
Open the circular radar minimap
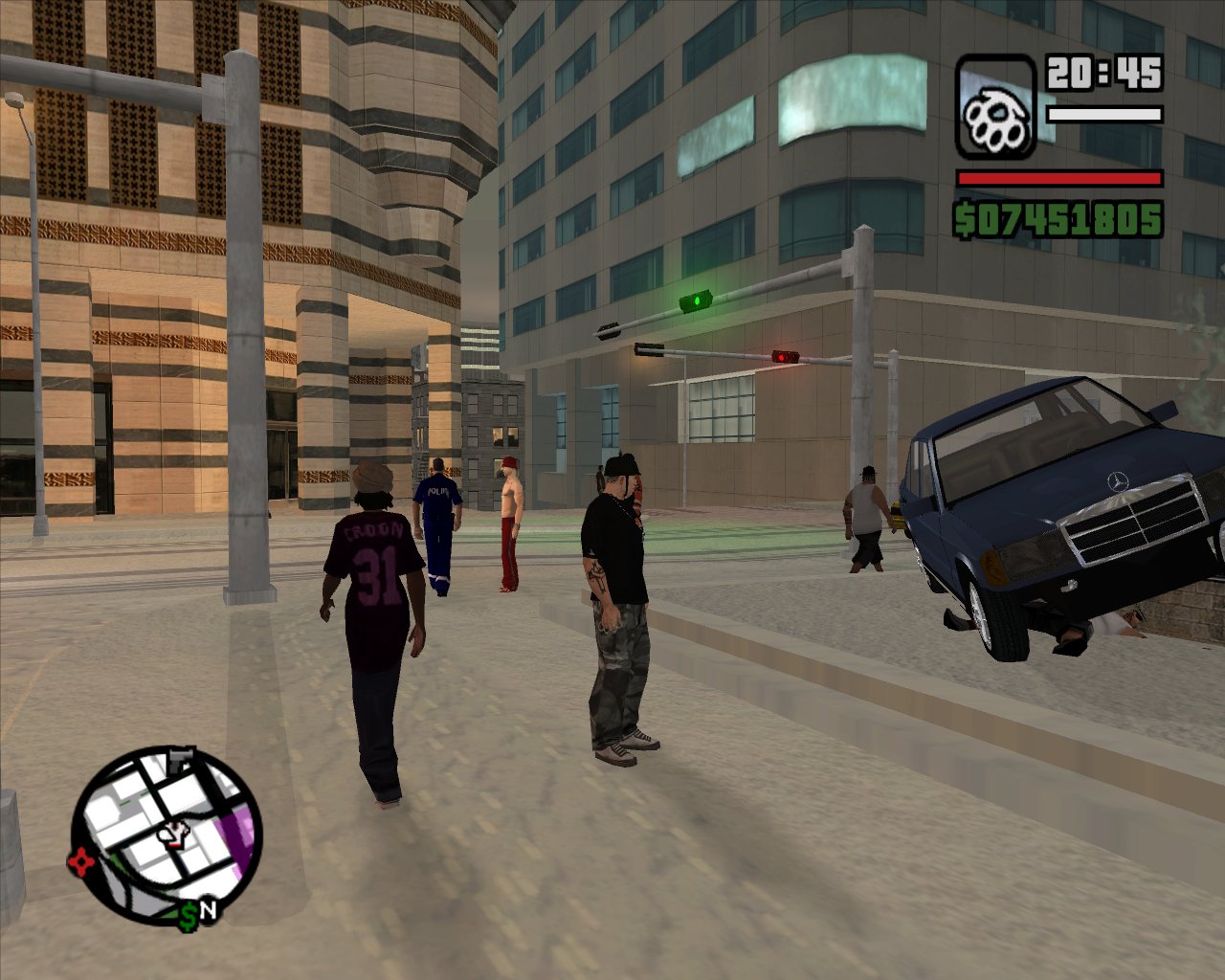(167, 832)
